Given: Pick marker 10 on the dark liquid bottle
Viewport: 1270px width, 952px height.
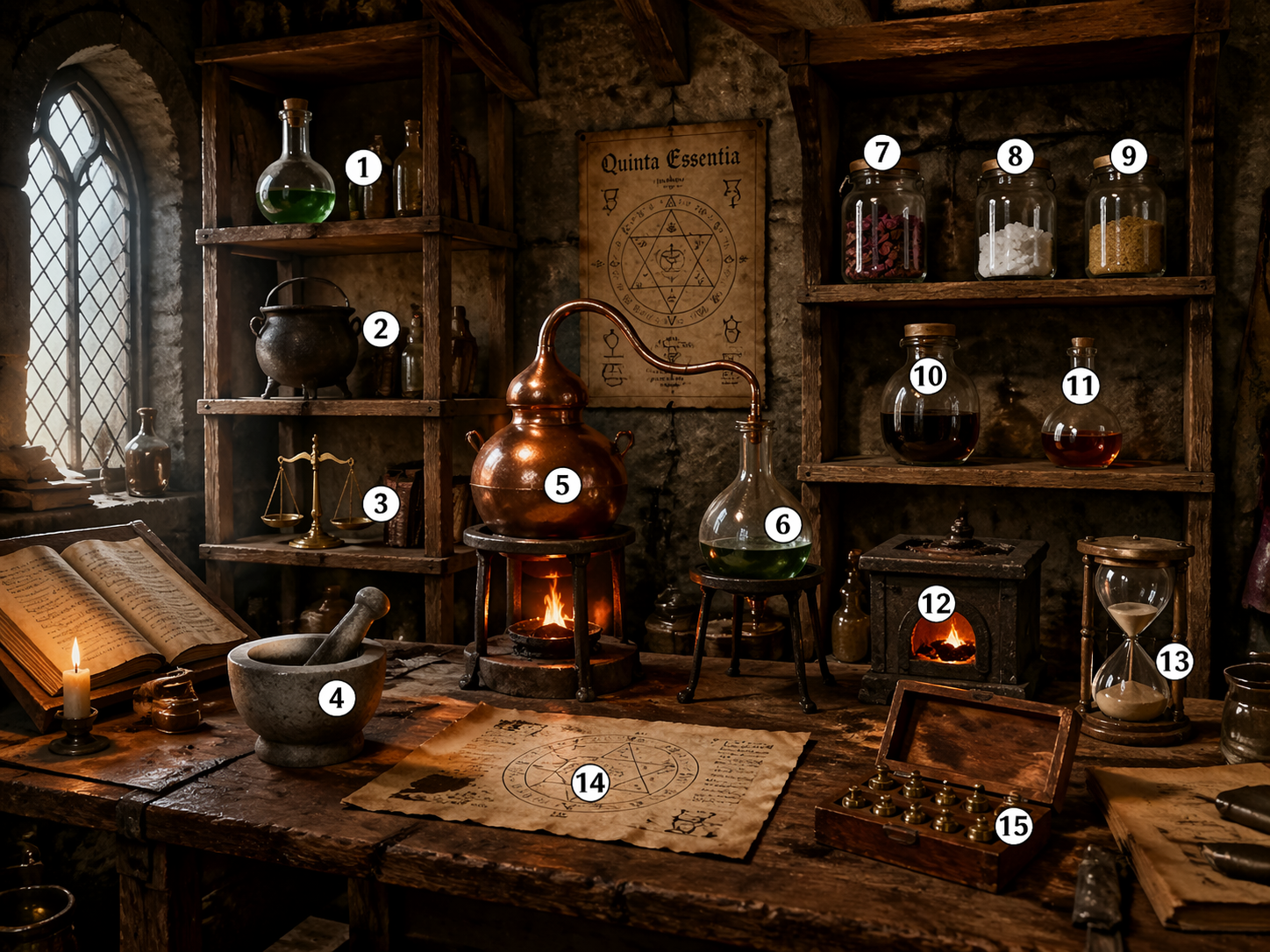Looking at the screenshot, I should 928,376.
